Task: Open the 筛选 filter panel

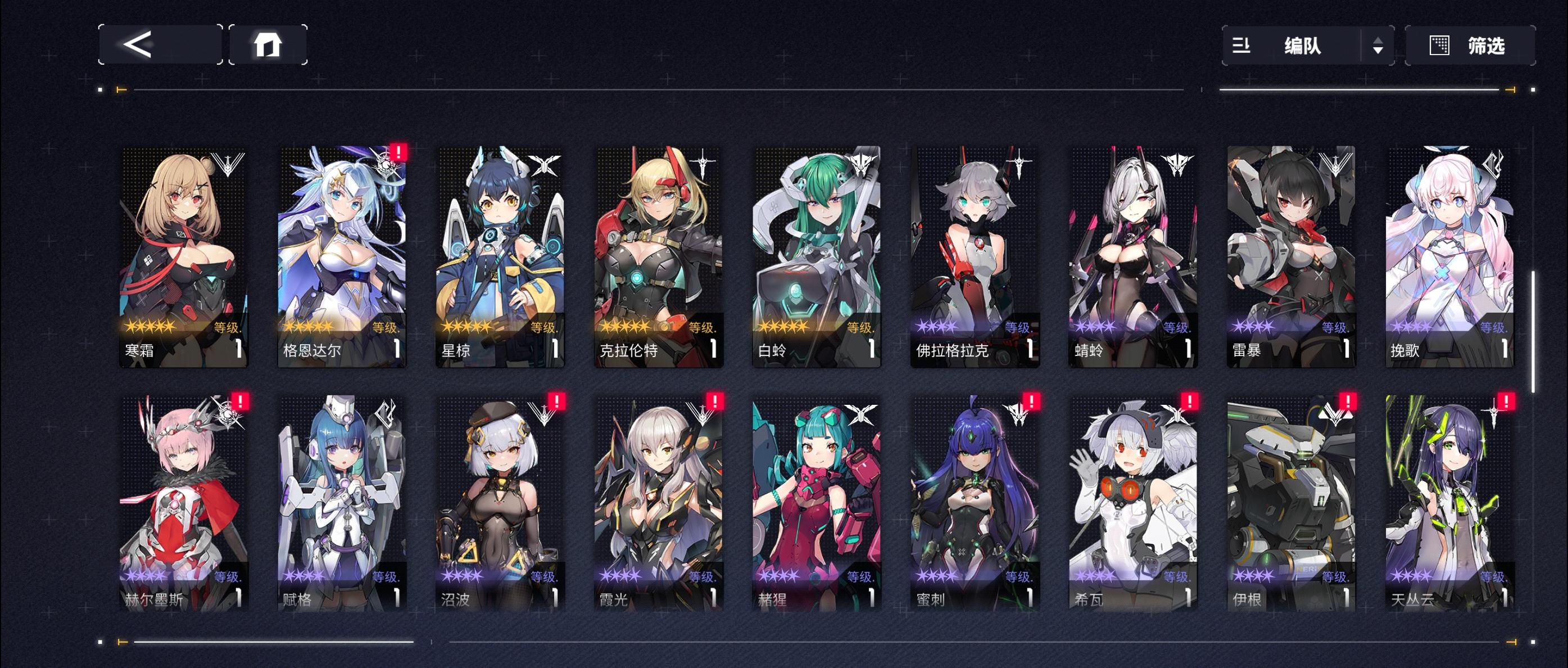Action: (1473, 46)
